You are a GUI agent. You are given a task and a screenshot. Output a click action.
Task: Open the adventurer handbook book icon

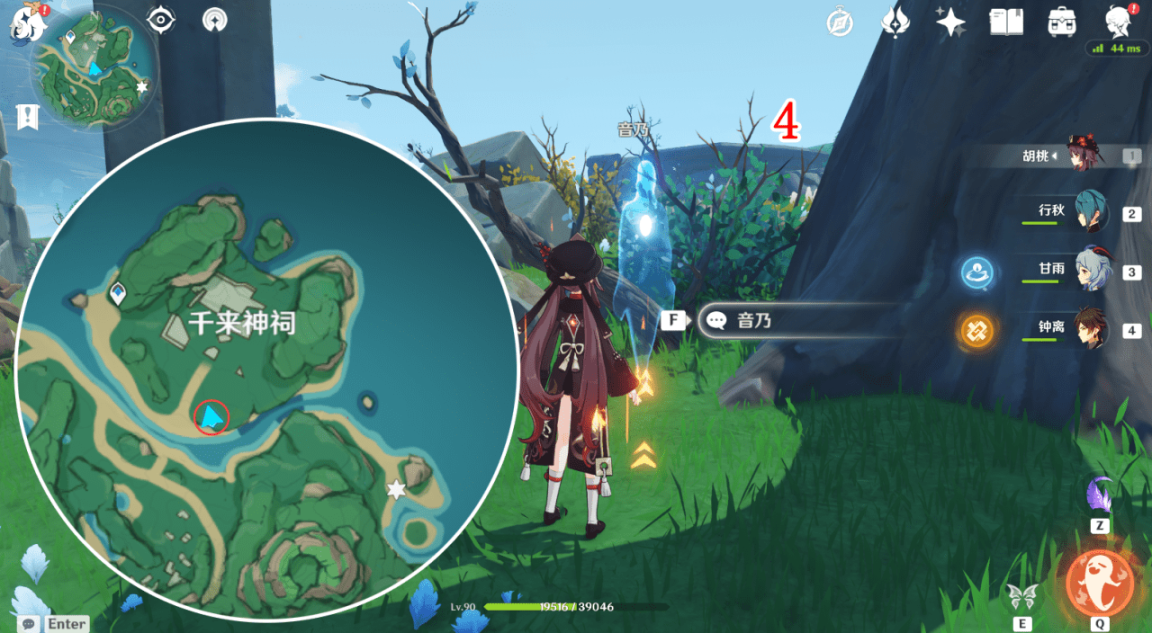point(1005,21)
